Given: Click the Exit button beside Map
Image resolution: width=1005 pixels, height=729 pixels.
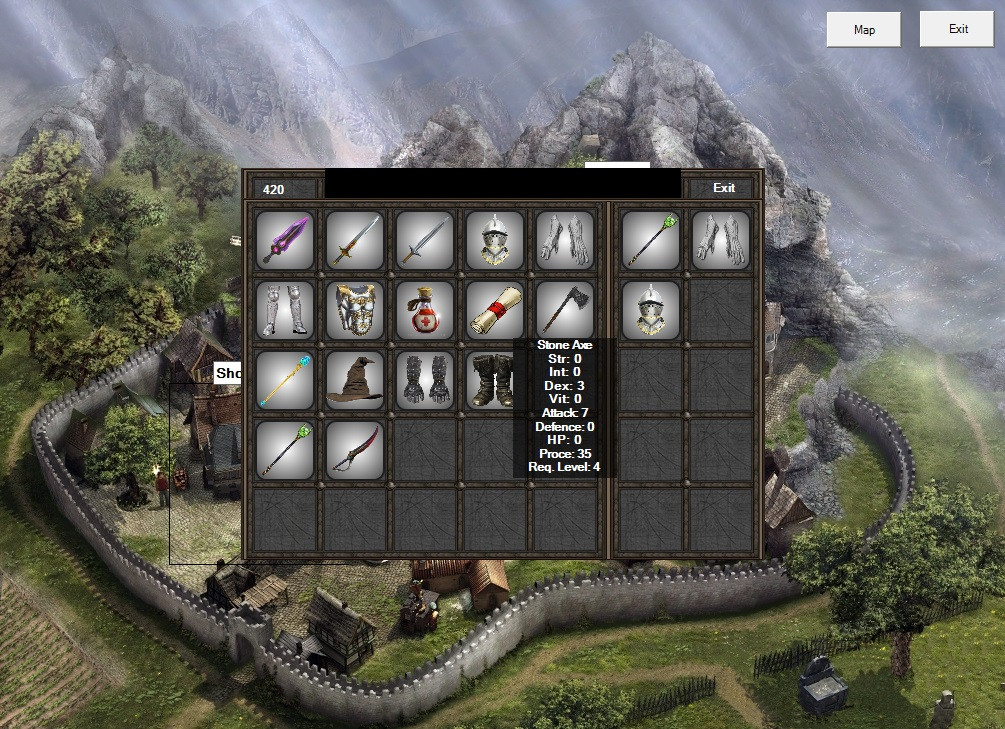Looking at the screenshot, I should pos(958,30).
